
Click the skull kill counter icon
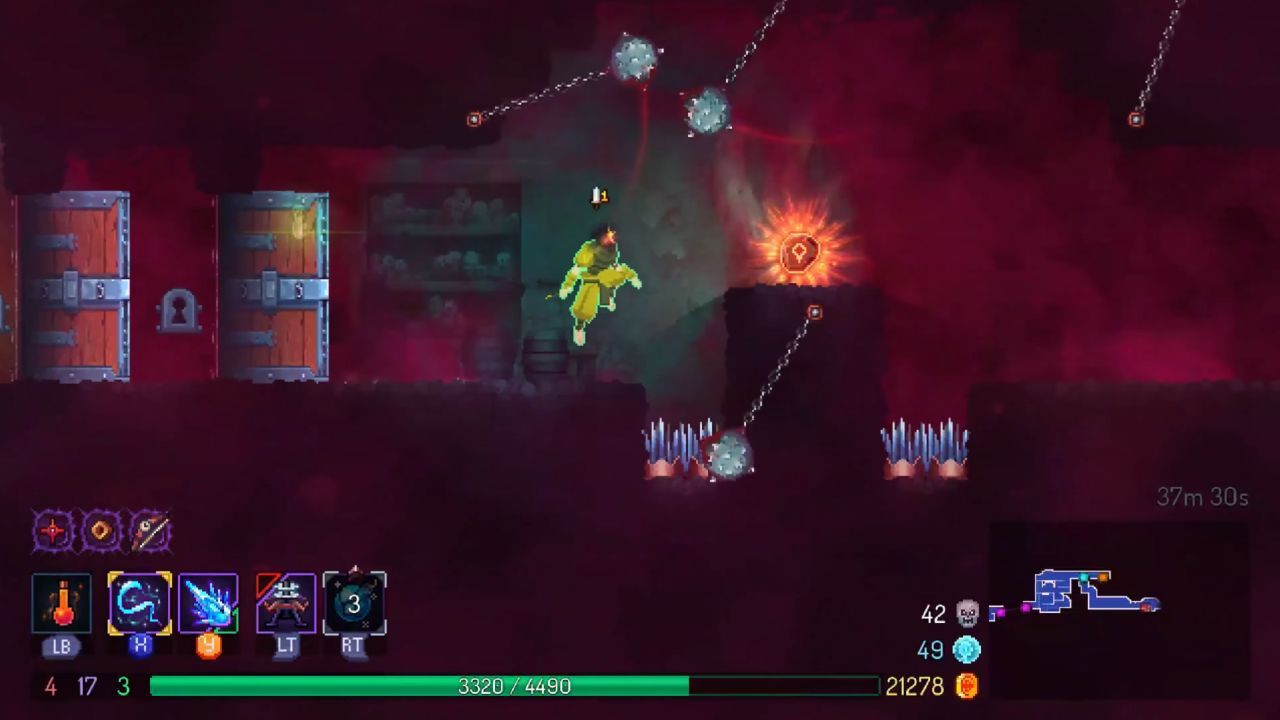coord(967,614)
